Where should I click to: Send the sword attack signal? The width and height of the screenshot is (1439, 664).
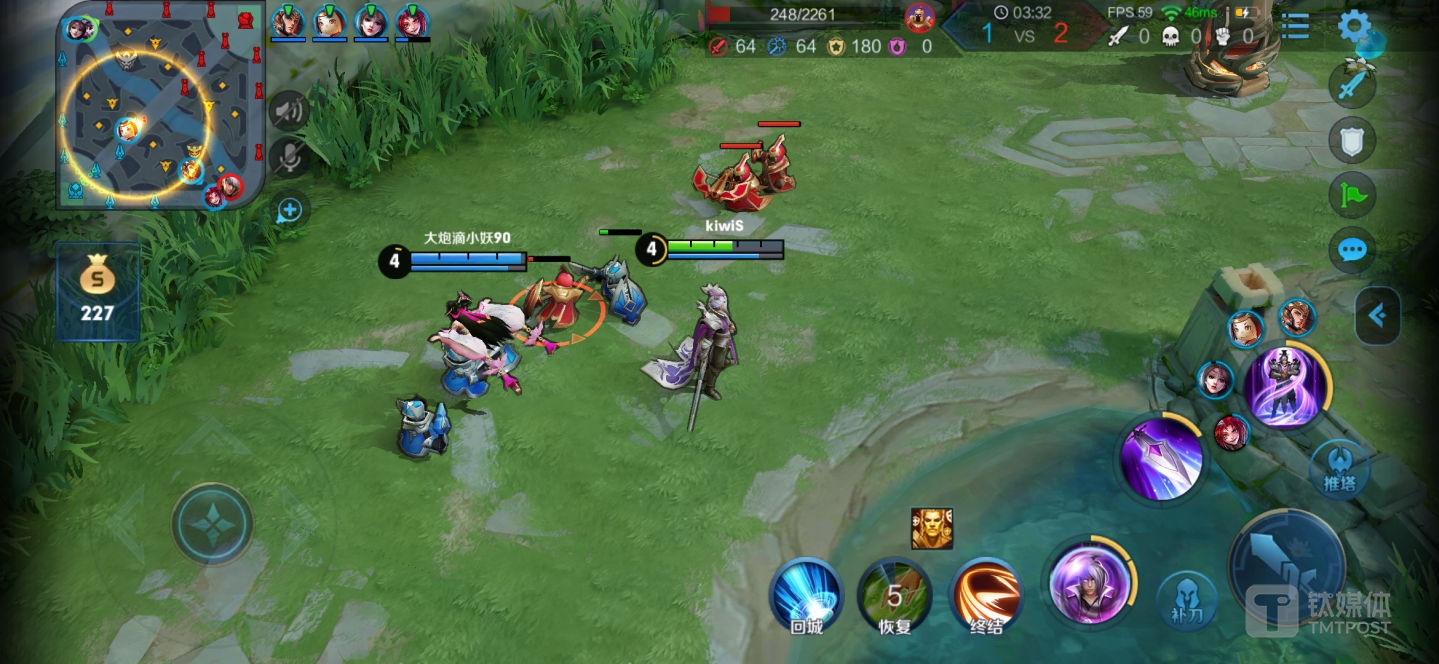click(x=1352, y=86)
